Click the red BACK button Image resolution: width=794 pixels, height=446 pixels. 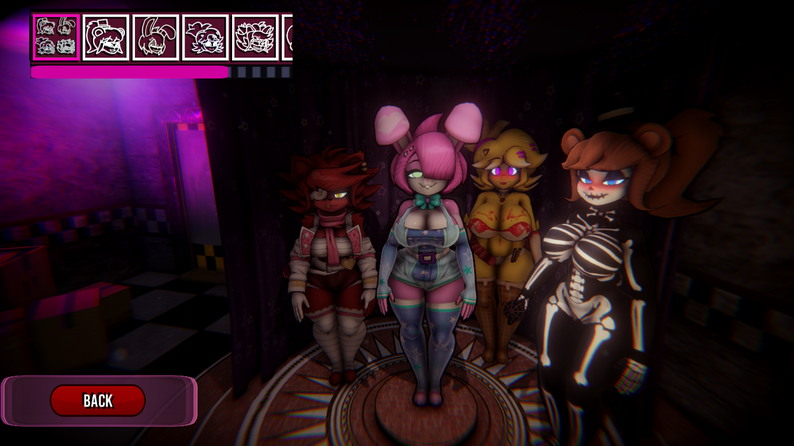pyautogui.click(x=98, y=400)
